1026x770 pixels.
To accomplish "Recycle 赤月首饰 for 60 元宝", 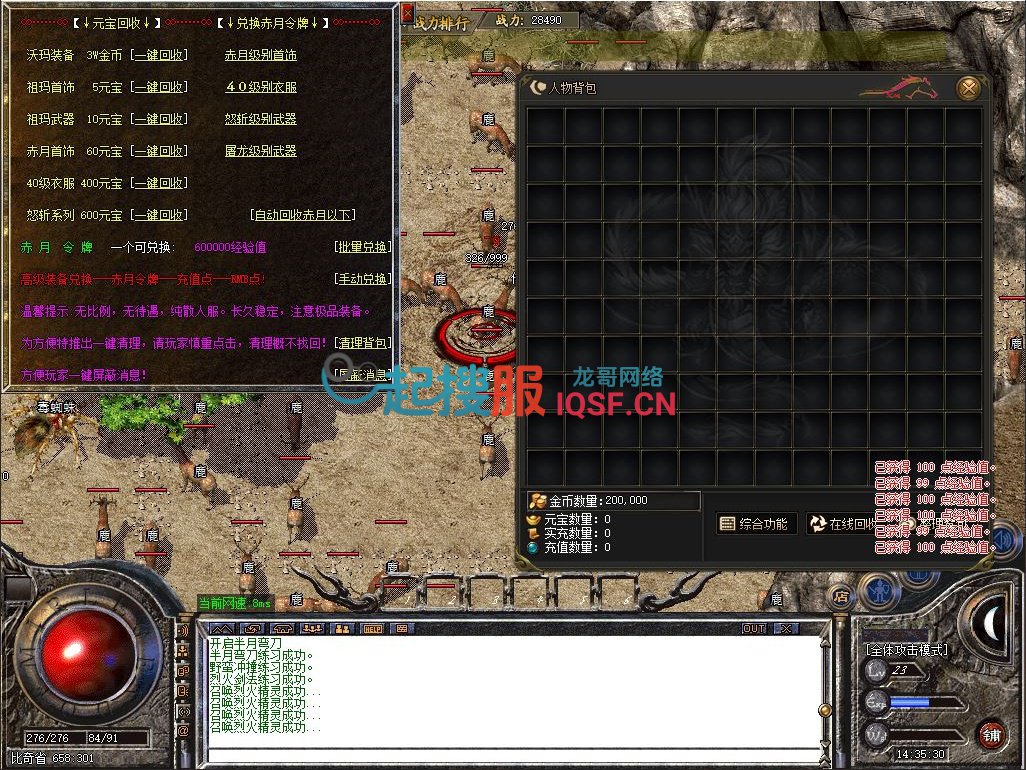I will (x=159, y=151).
